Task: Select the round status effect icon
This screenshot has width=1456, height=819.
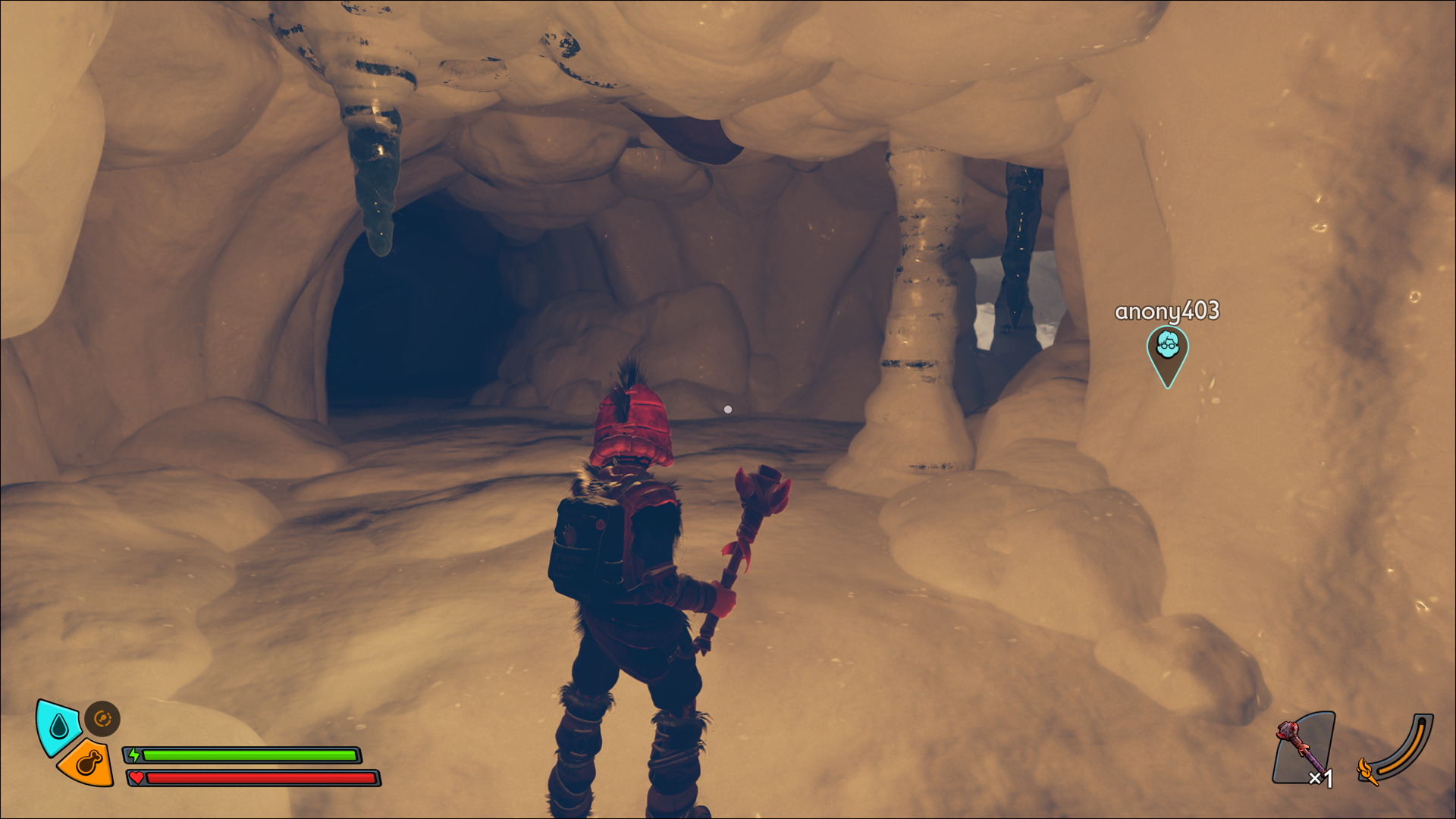Action: coord(102,718)
